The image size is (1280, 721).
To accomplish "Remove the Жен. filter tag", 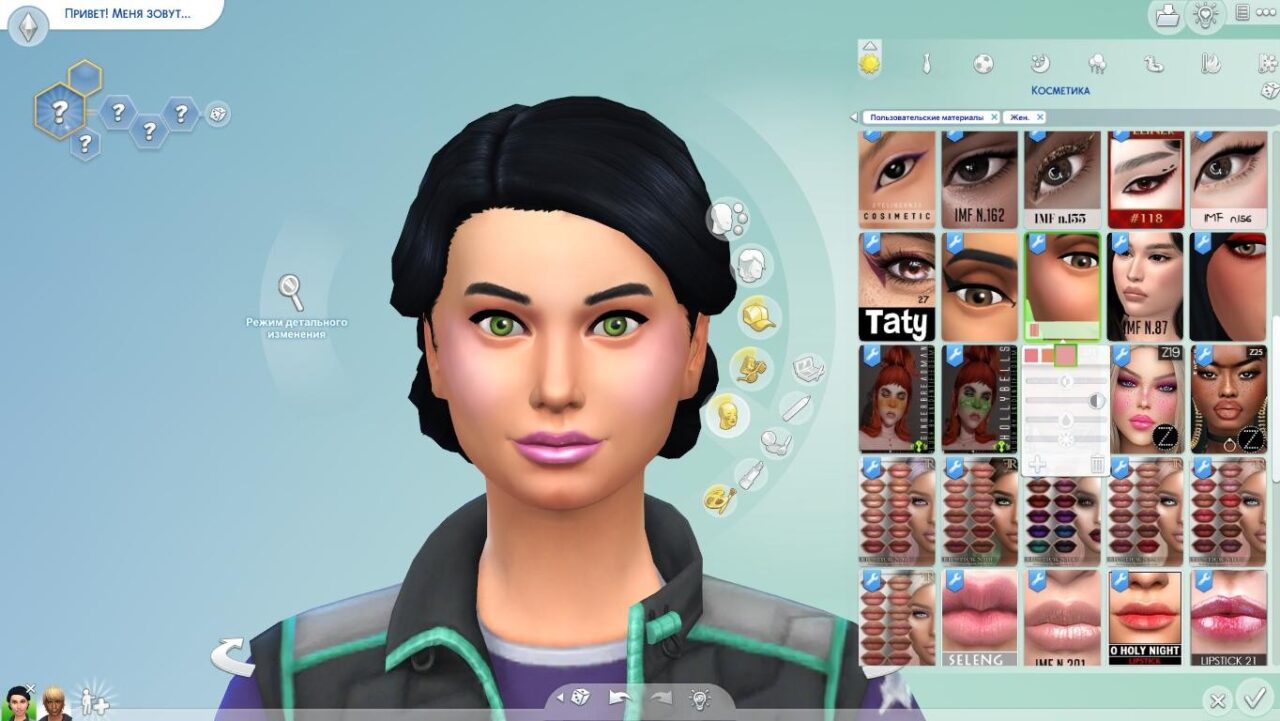I will point(1040,117).
